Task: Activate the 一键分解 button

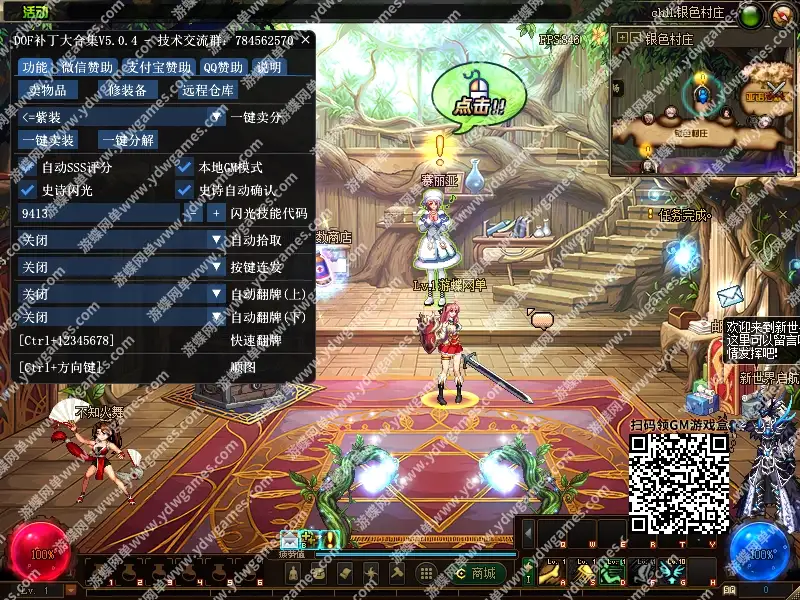Action: coord(128,141)
